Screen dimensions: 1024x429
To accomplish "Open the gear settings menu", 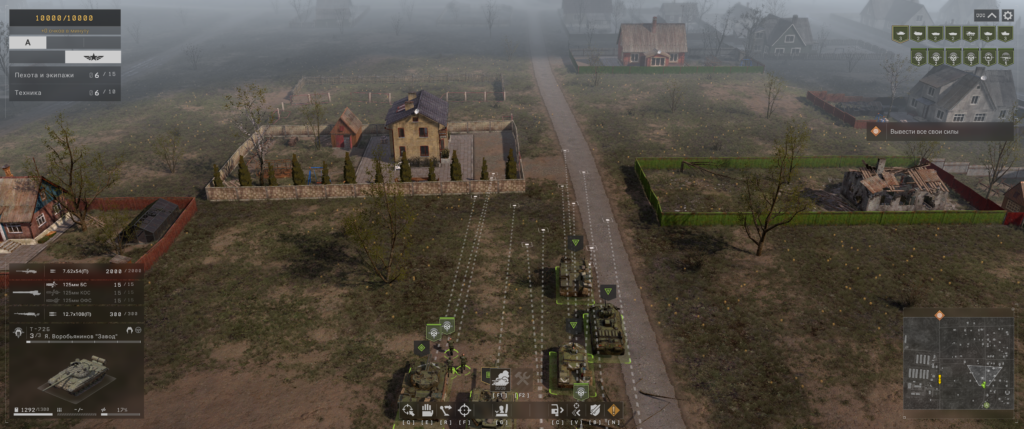I will tap(1006, 15).
